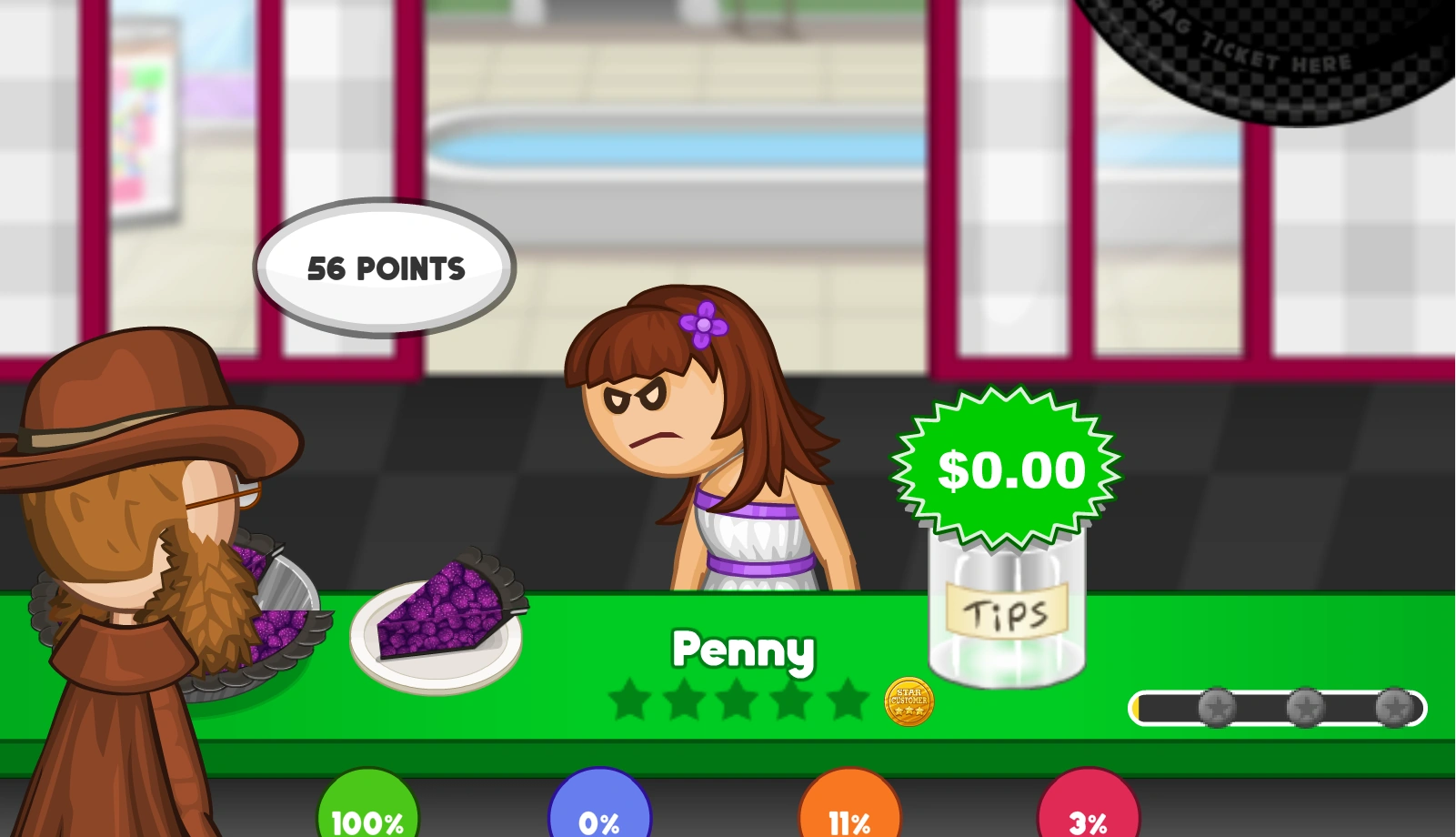Click the gold Star Customer badge
Screen dimensions: 1456x837
pyautogui.click(x=909, y=701)
